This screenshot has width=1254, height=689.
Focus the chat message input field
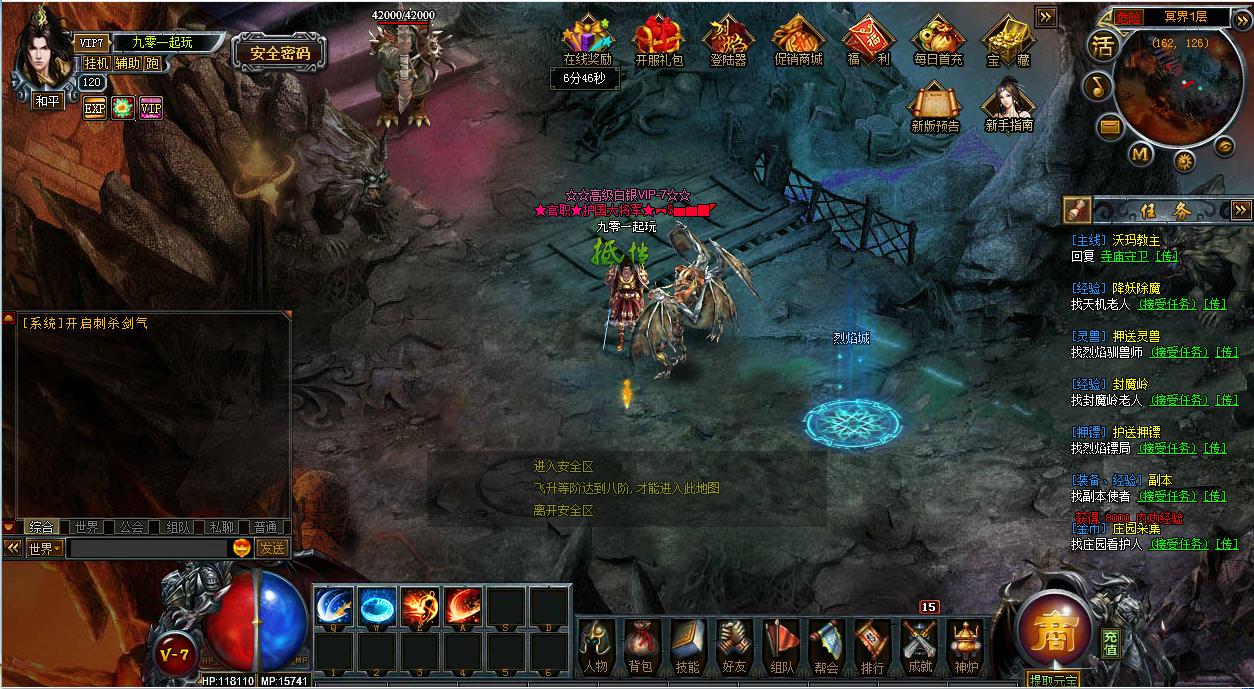pos(147,548)
